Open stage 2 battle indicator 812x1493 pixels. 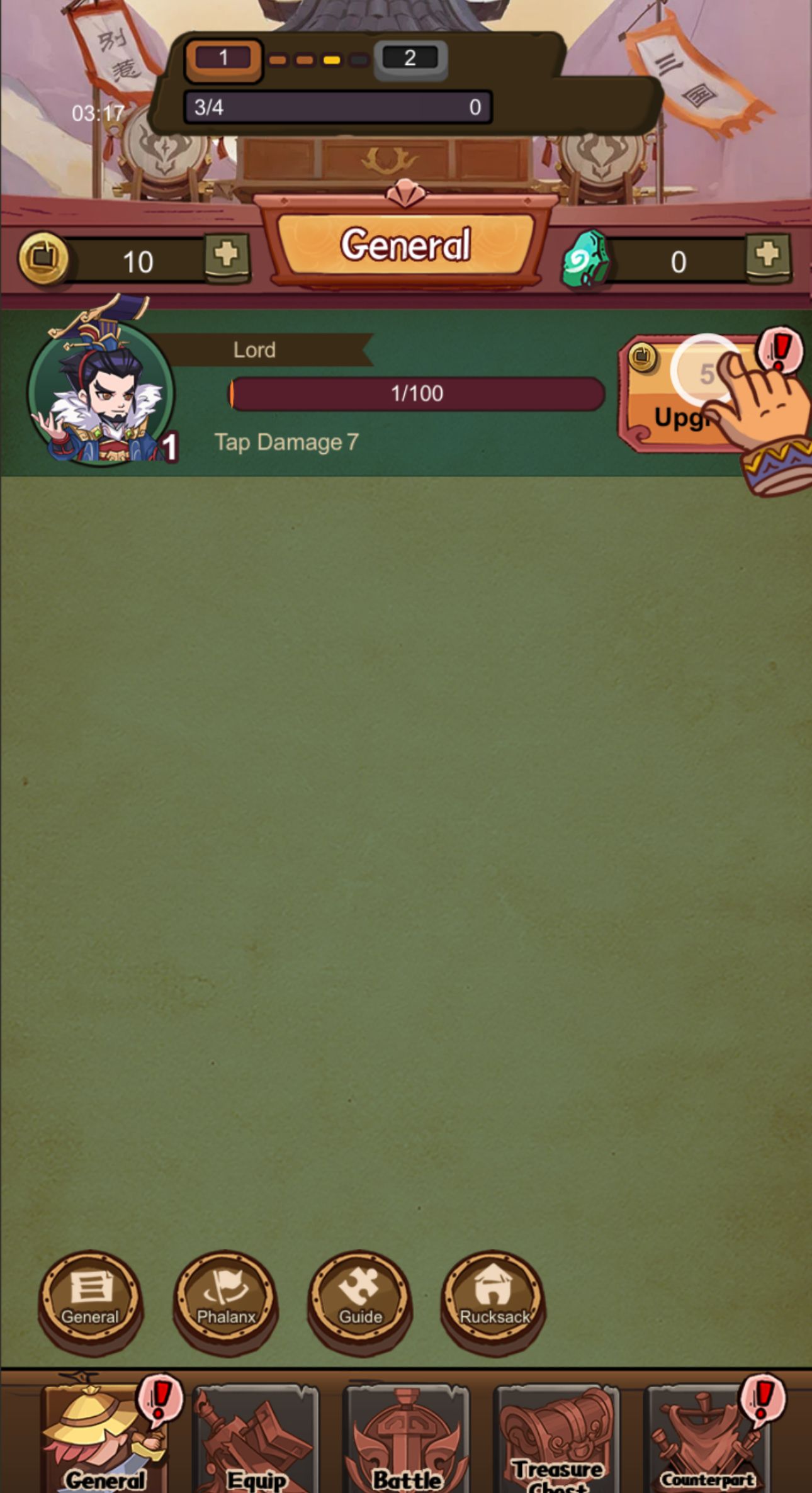[x=410, y=59]
